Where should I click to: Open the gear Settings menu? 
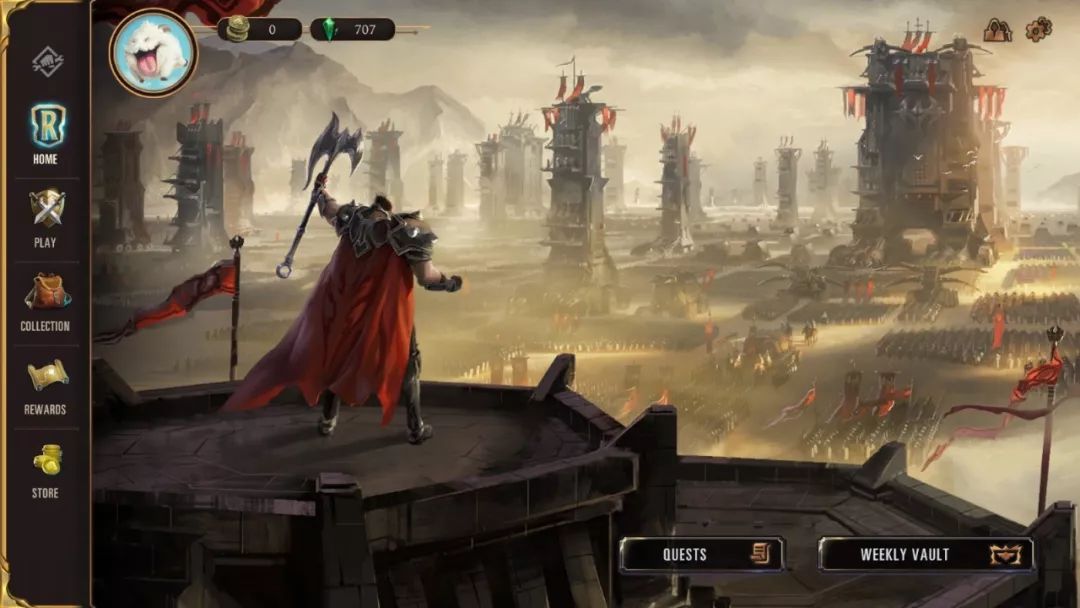coord(1039,29)
